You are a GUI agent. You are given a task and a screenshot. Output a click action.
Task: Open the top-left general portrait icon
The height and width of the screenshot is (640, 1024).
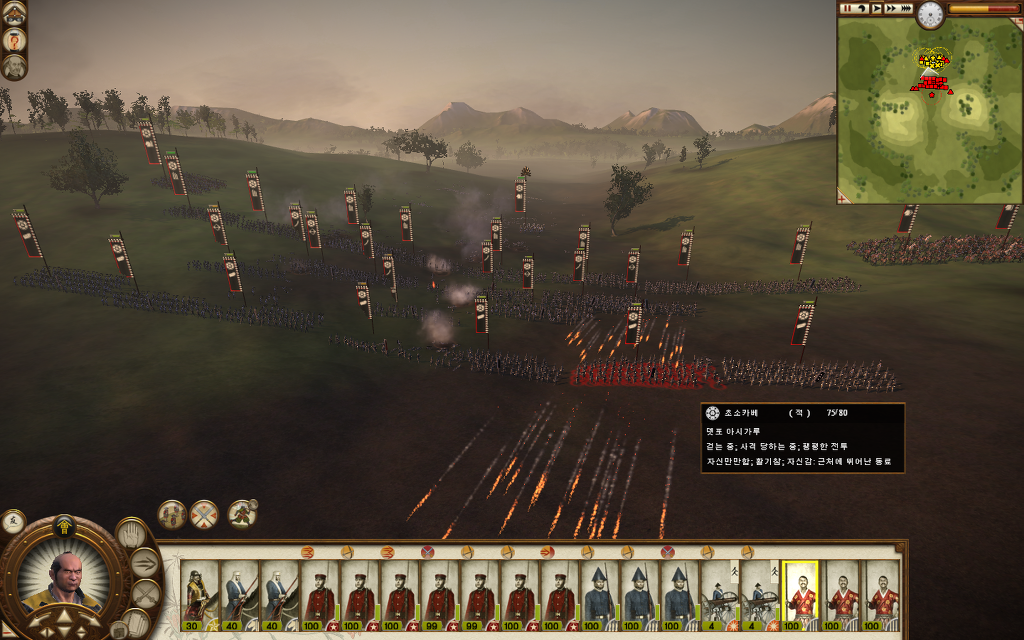tap(14, 40)
